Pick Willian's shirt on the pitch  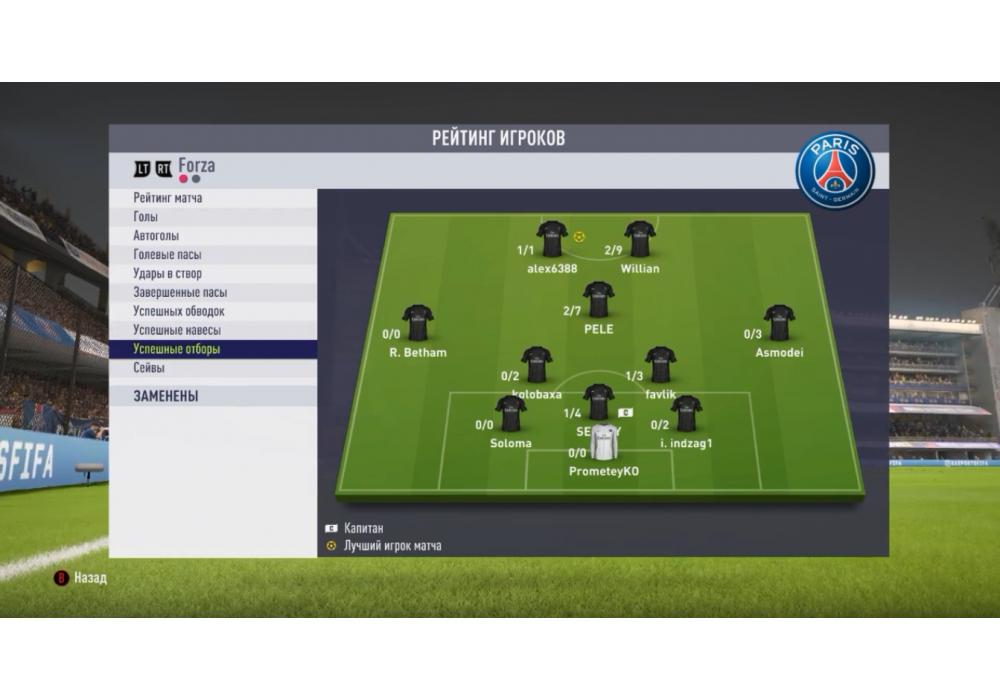(640, 240)
